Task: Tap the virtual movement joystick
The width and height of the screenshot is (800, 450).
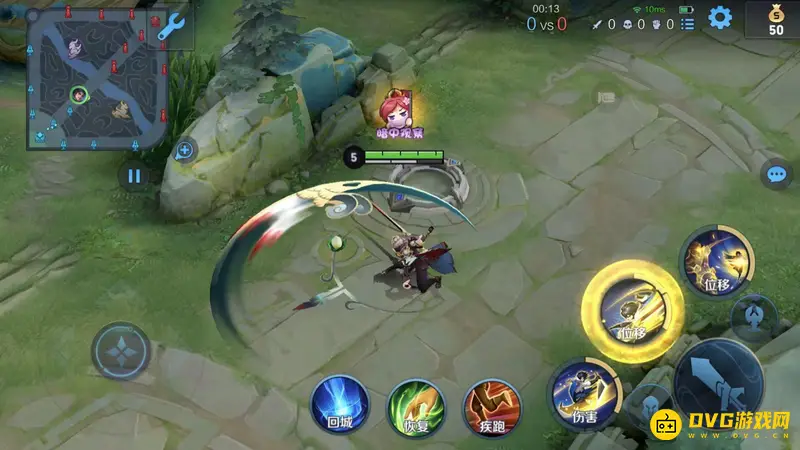Action: tap(120, 351)
